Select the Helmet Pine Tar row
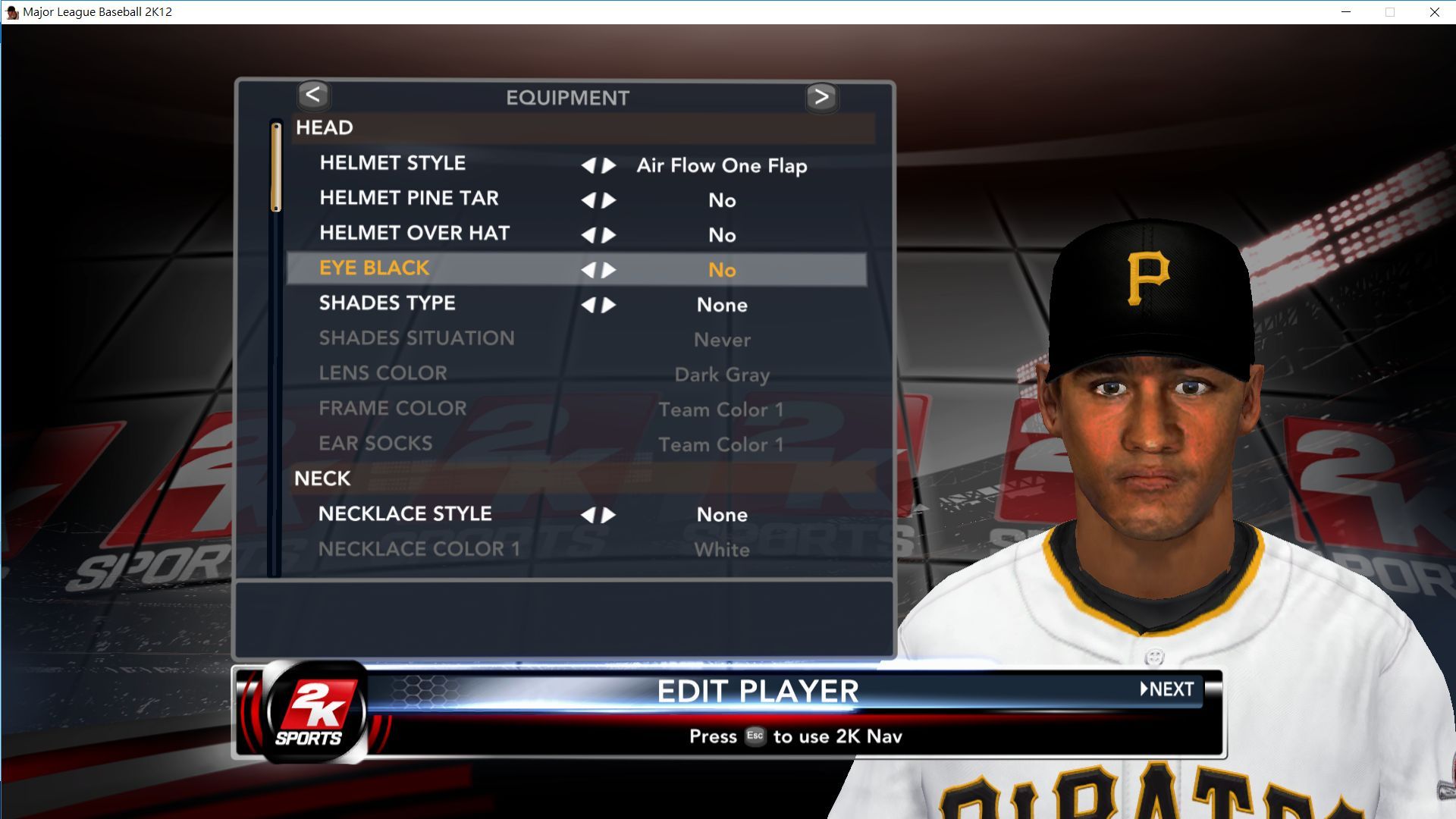1456x819 pixels. 409,199
